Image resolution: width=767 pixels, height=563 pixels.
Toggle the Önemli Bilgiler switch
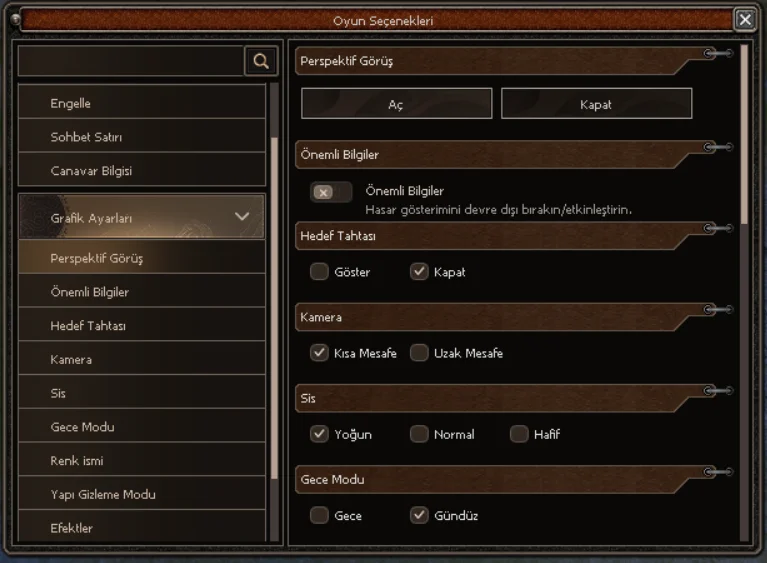click(331, 192)
